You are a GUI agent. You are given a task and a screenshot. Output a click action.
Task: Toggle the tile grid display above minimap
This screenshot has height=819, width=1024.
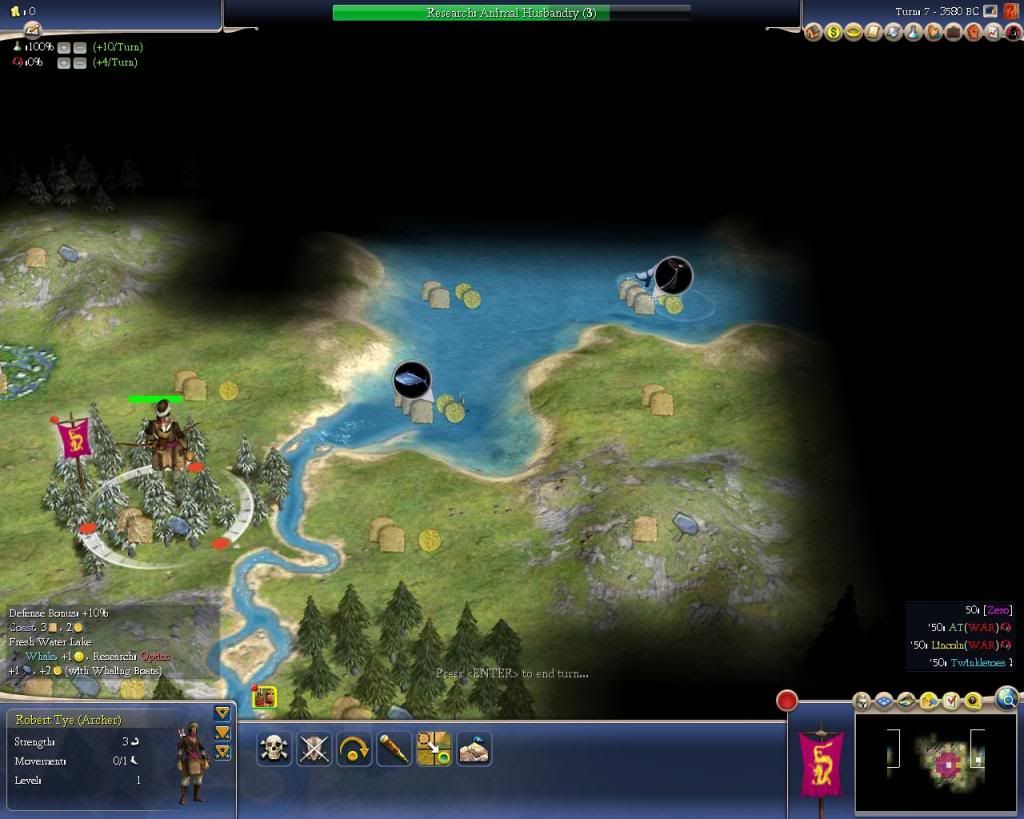point(885,701)
